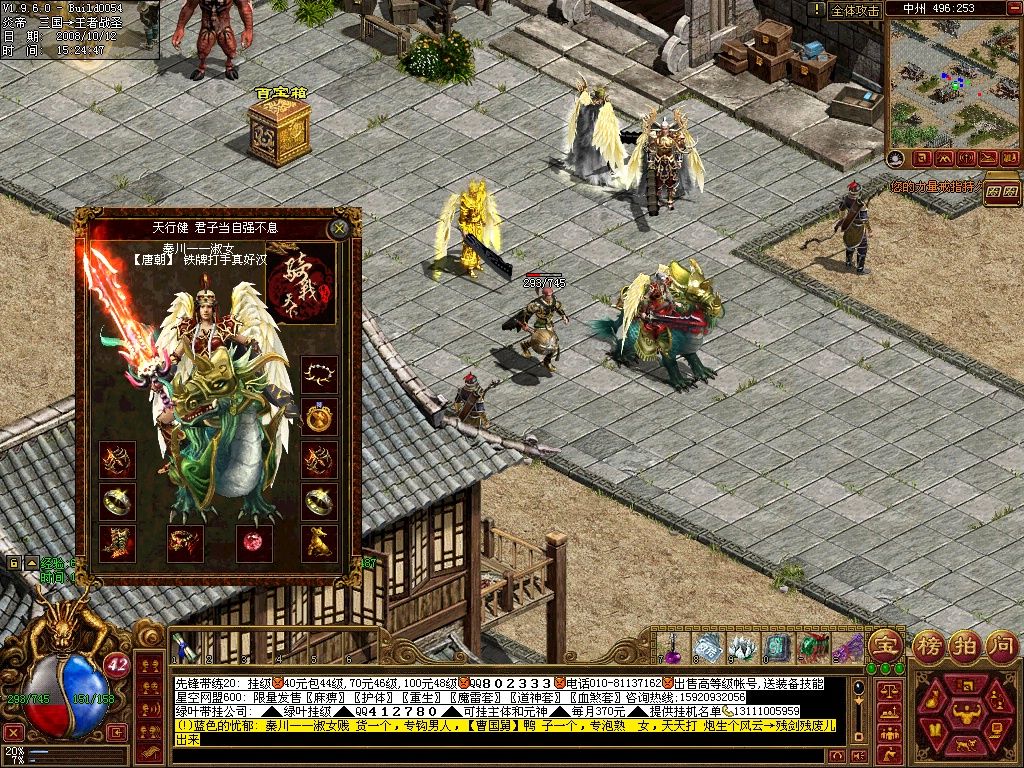The image size is (1024, 768).
Task: Select the gold medal equipment slot
Action: tap(319, 418)
